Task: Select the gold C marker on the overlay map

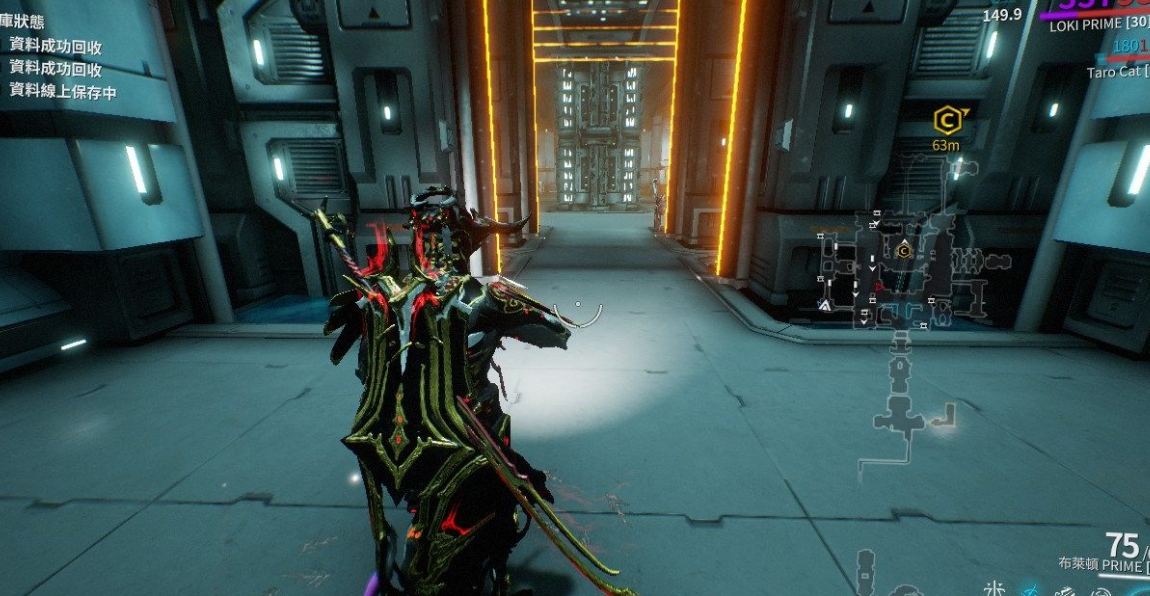Action: [904, 251]
